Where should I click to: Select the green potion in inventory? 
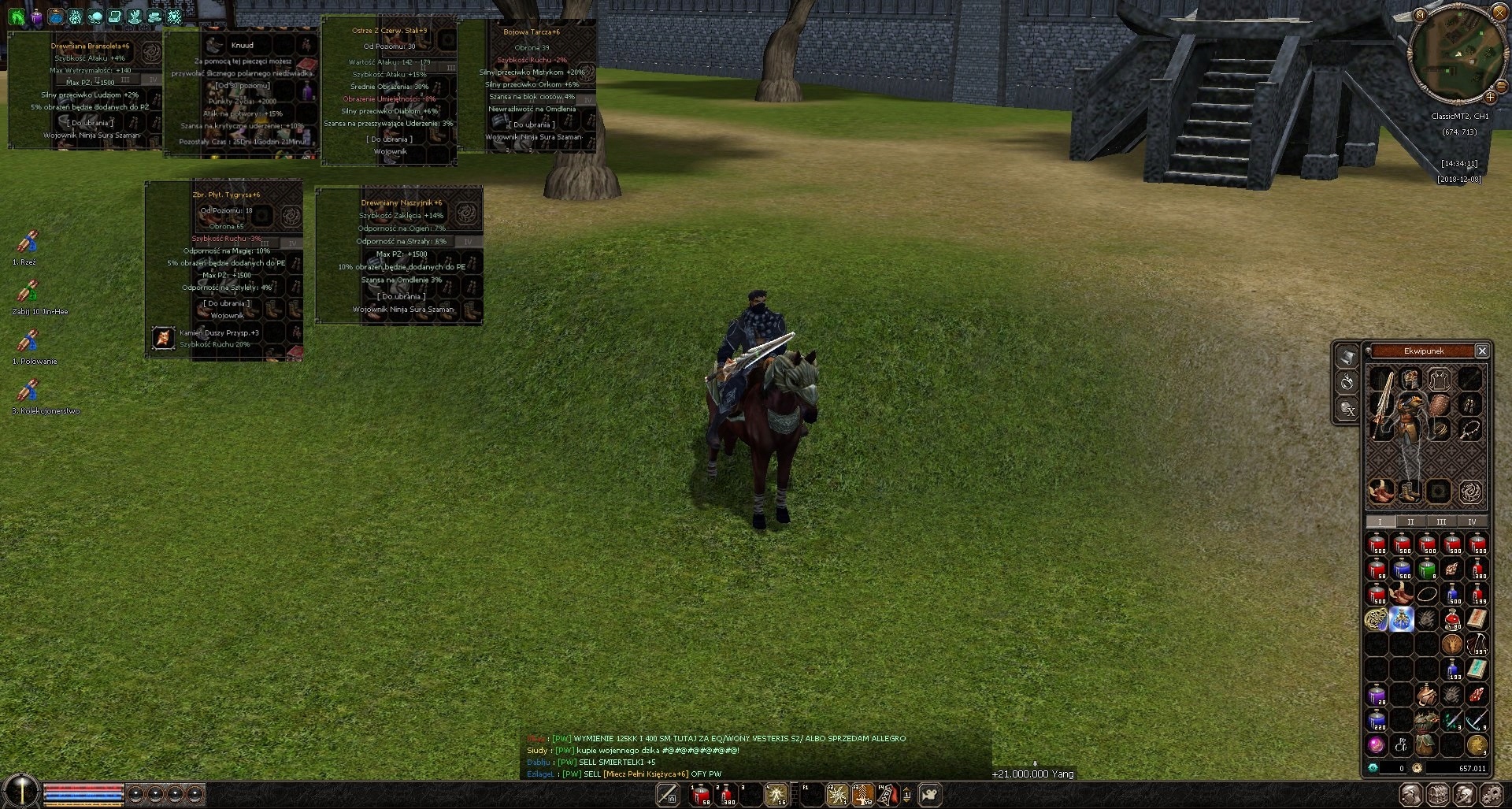pos(1427,569)
